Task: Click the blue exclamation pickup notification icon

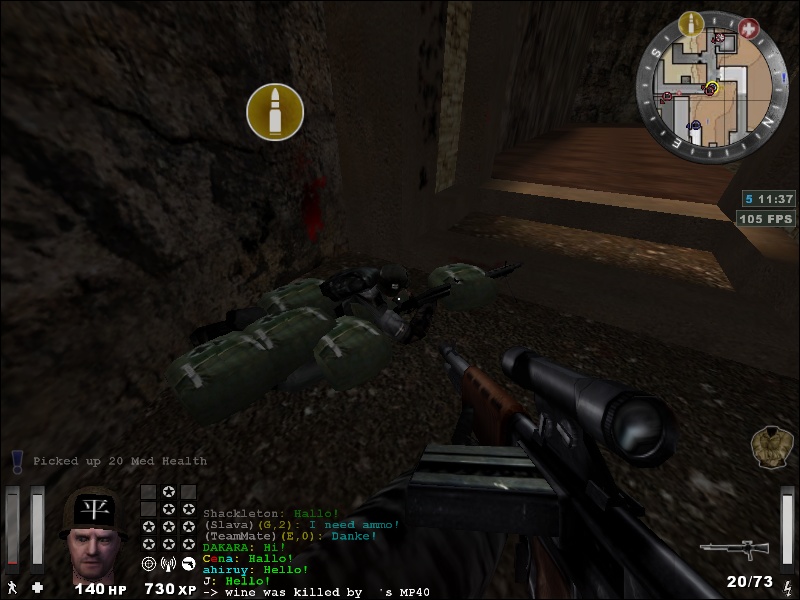Action: [17, 461]
